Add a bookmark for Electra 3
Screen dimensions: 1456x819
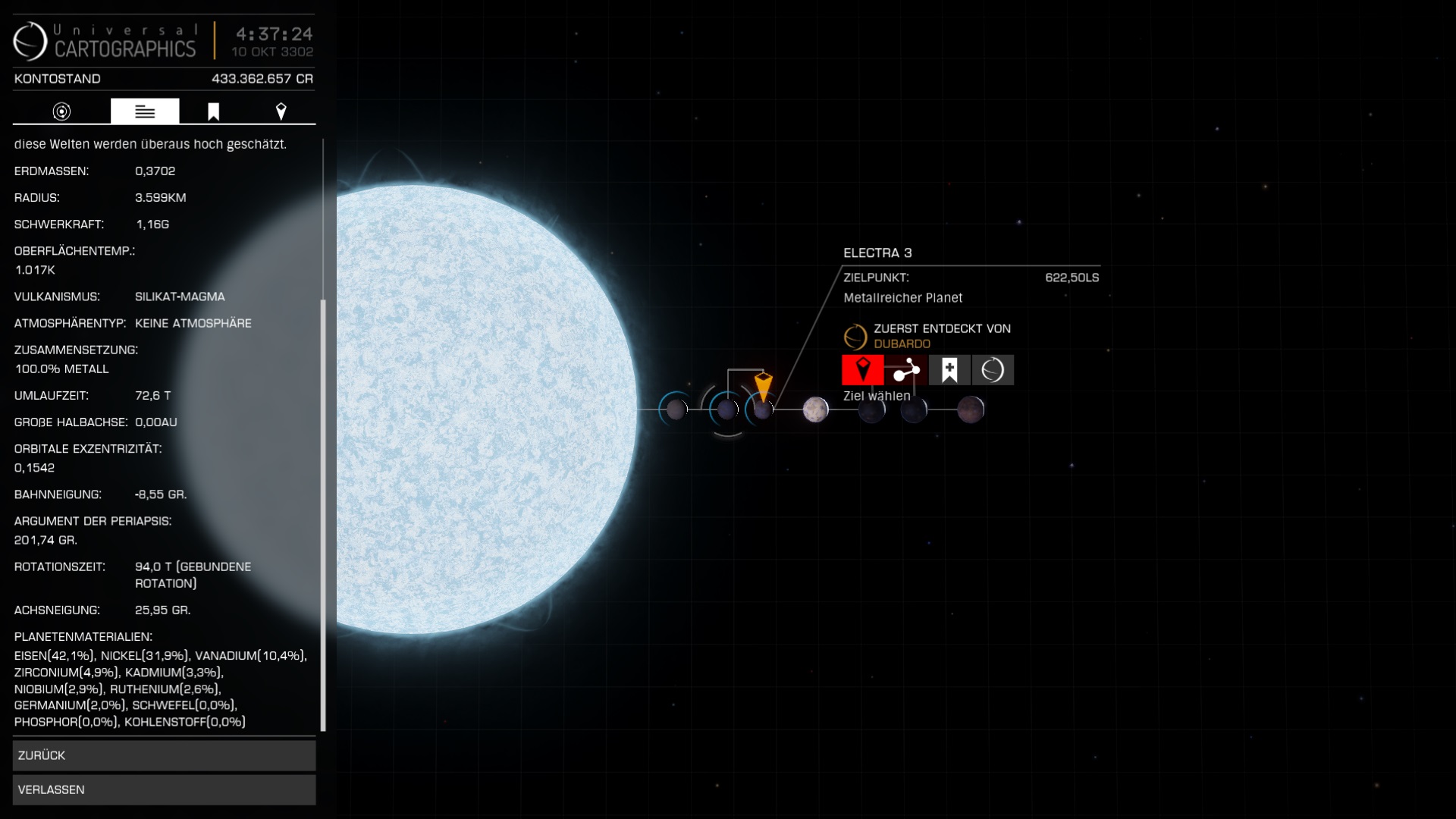(949, 370)
